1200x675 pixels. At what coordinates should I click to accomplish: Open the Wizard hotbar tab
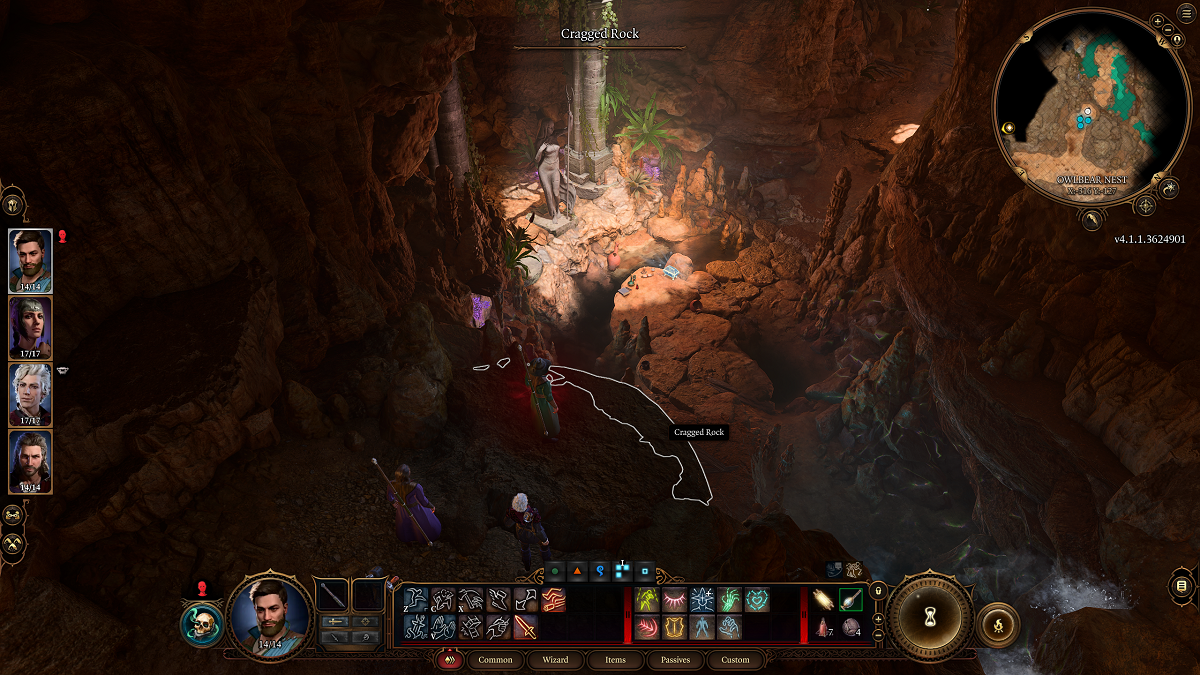pyautogui.click(x=555, y=660)
